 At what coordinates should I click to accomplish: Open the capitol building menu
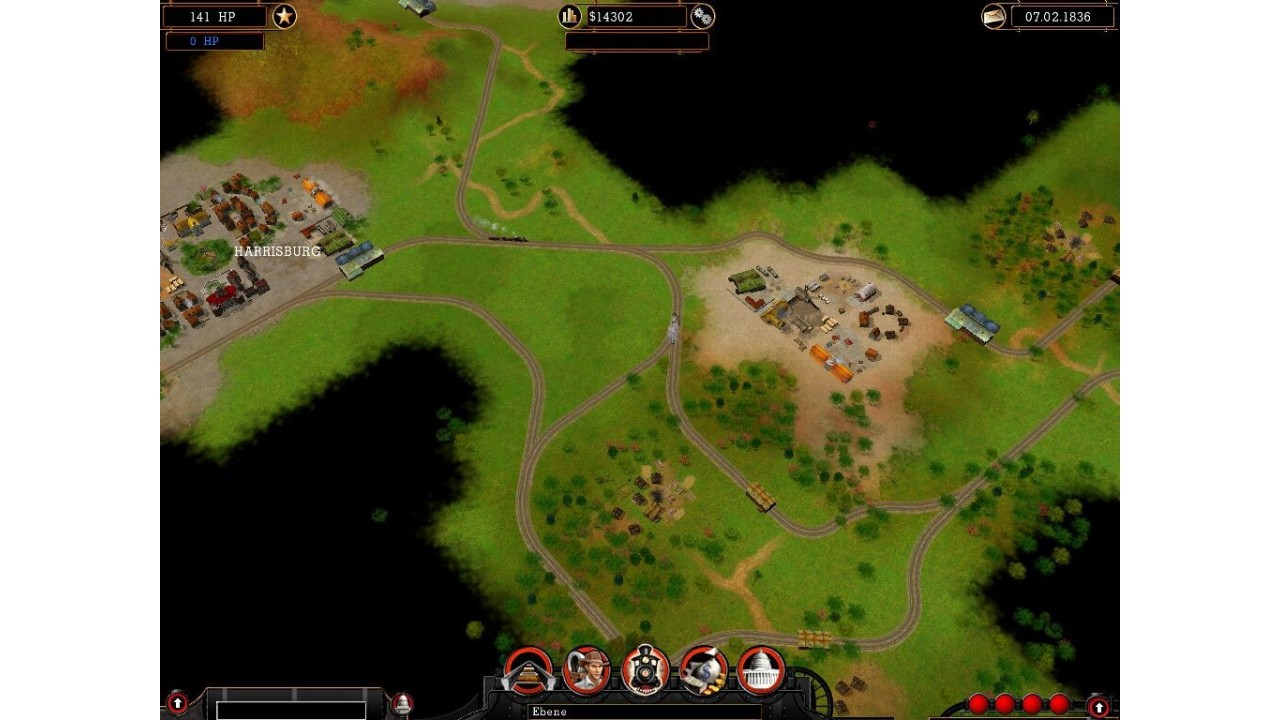click(762, 670)
